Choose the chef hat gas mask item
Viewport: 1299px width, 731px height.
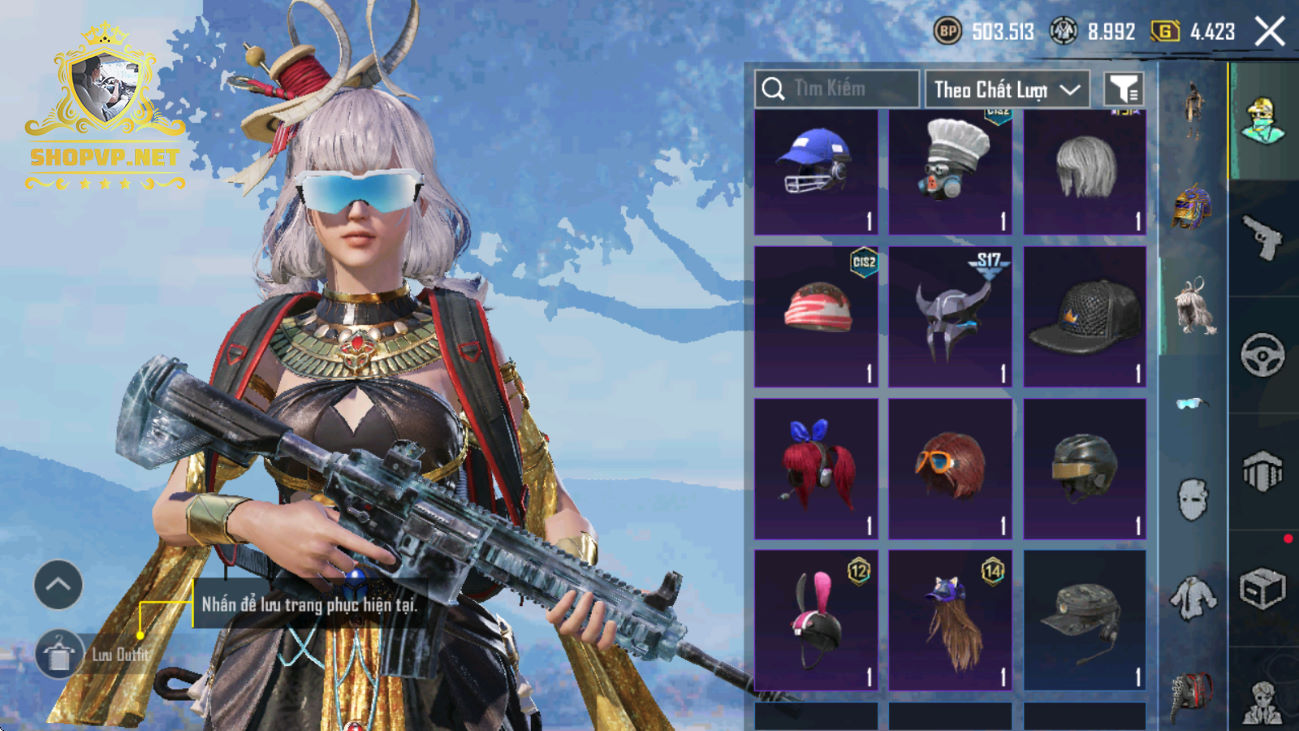tap(950, 172)
